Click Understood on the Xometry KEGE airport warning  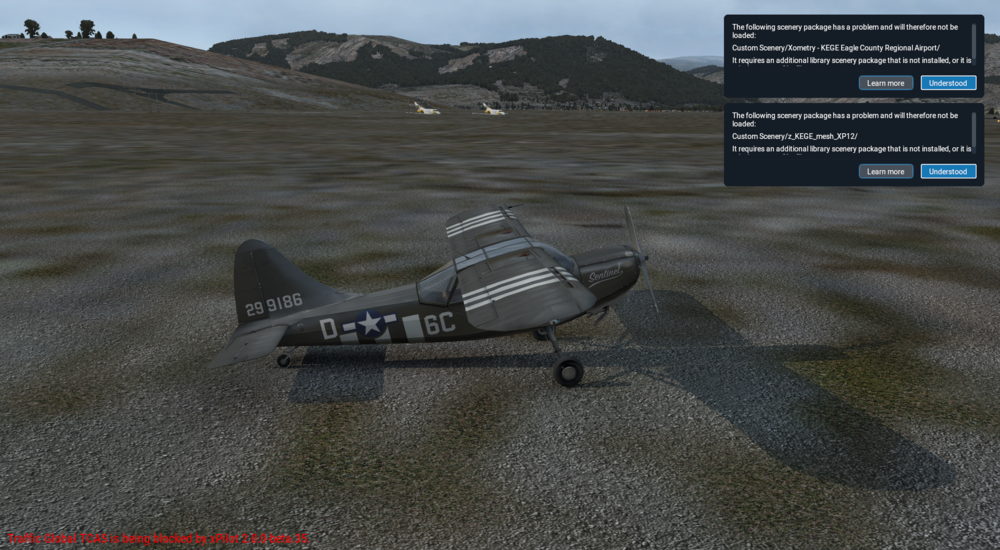[948, 83]
